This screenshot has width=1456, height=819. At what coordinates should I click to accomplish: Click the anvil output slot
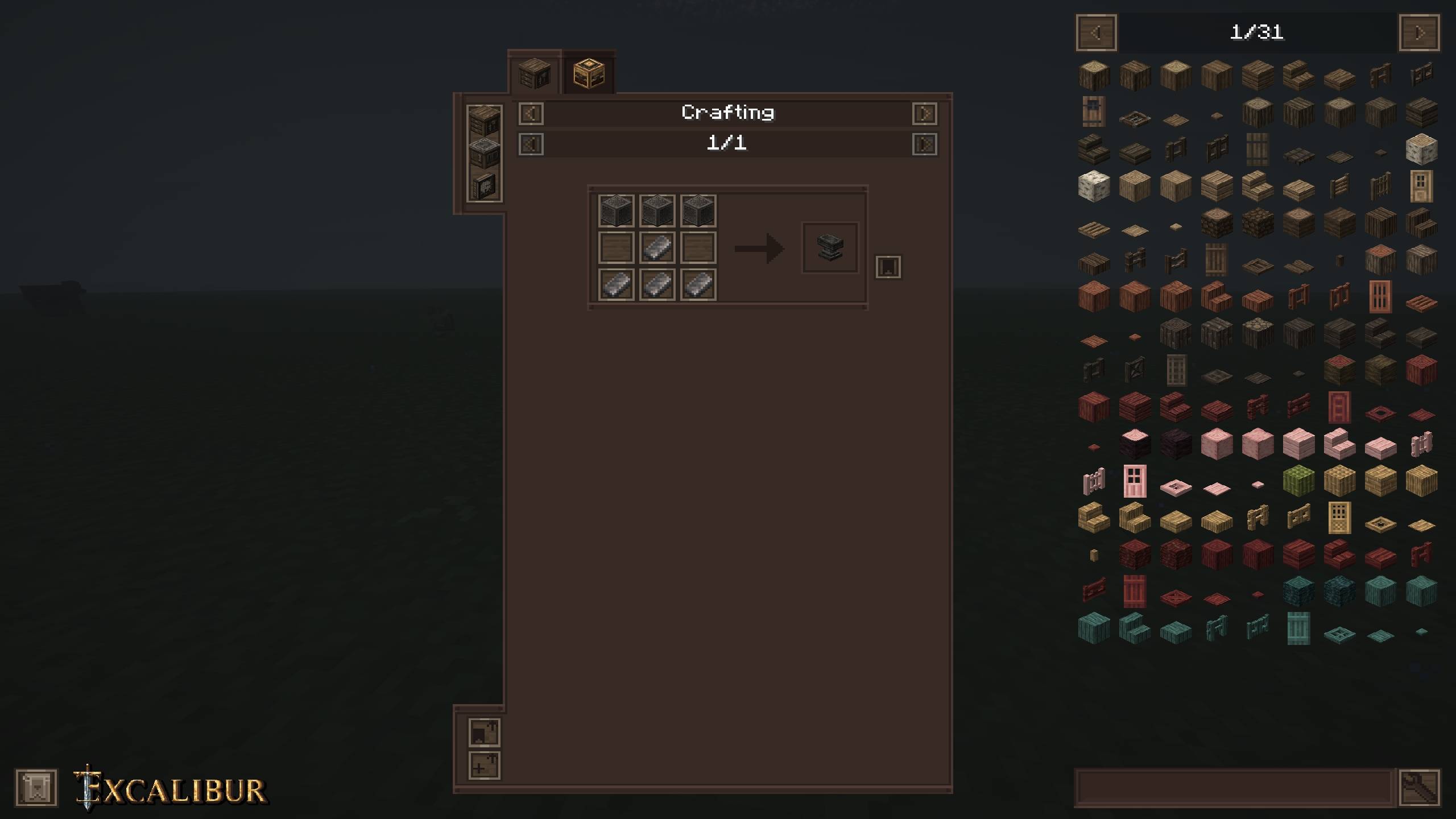point(830,248)
